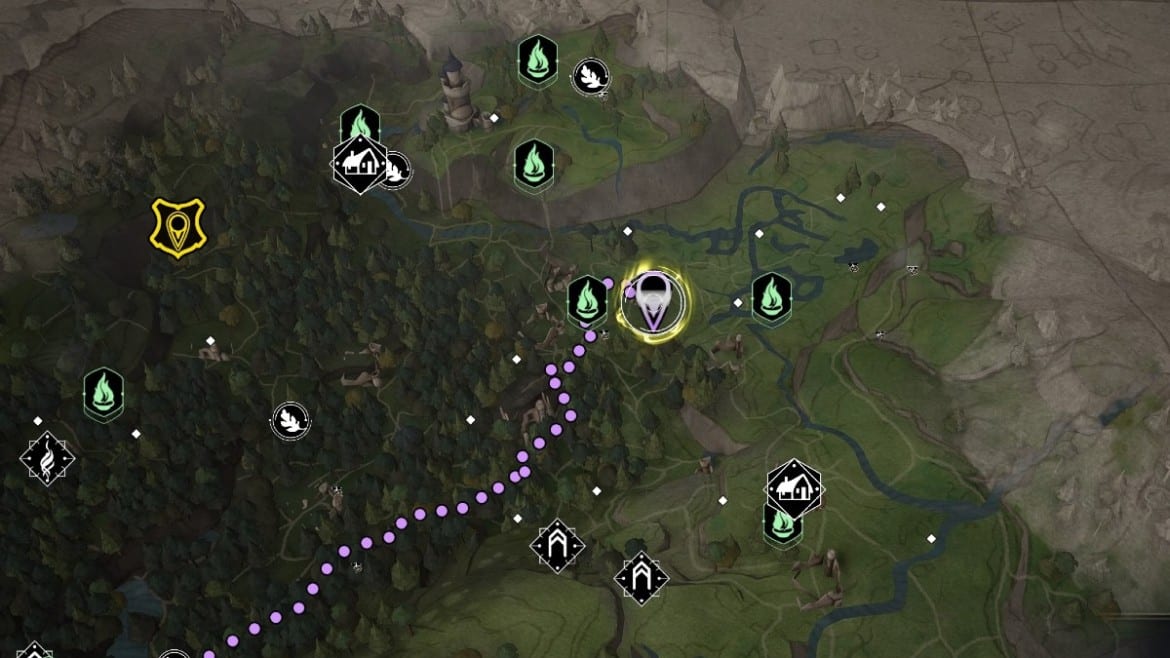Select the yellow shield quest marker
This screenshot has width=1170, height=658.
point(177,227)
